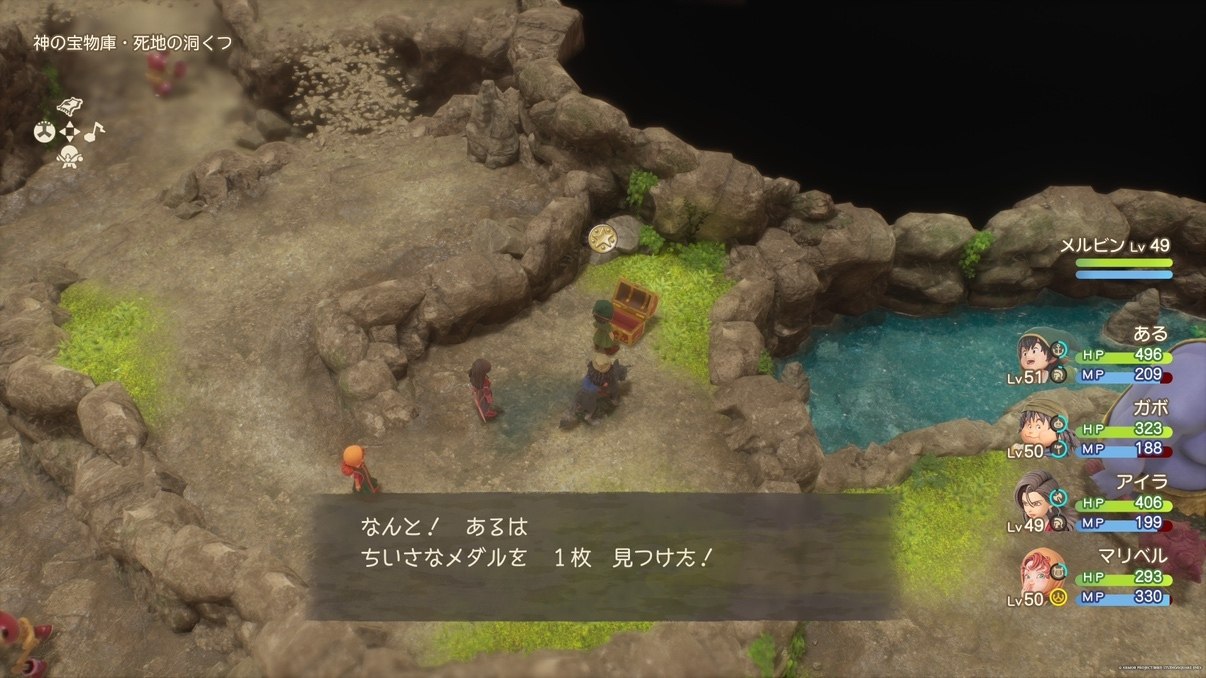Choose the round three-pronged emblem shortcut icon
This screenshot has height=678, width=1206.
pos(44,132)
